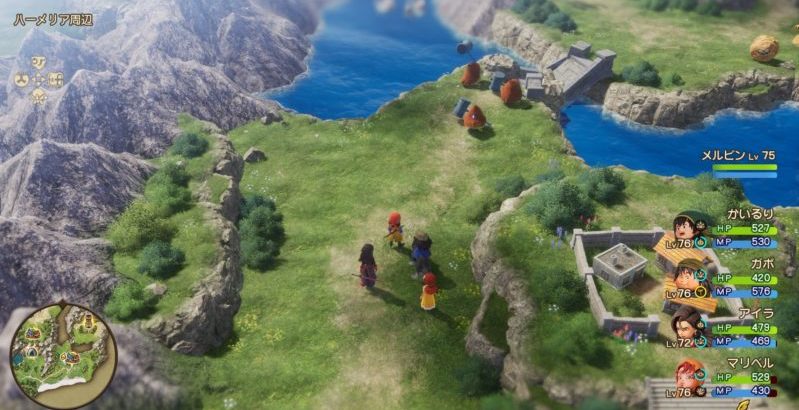
Task: Click the left icon of the shortcut cross
Action: click(21, 78)
